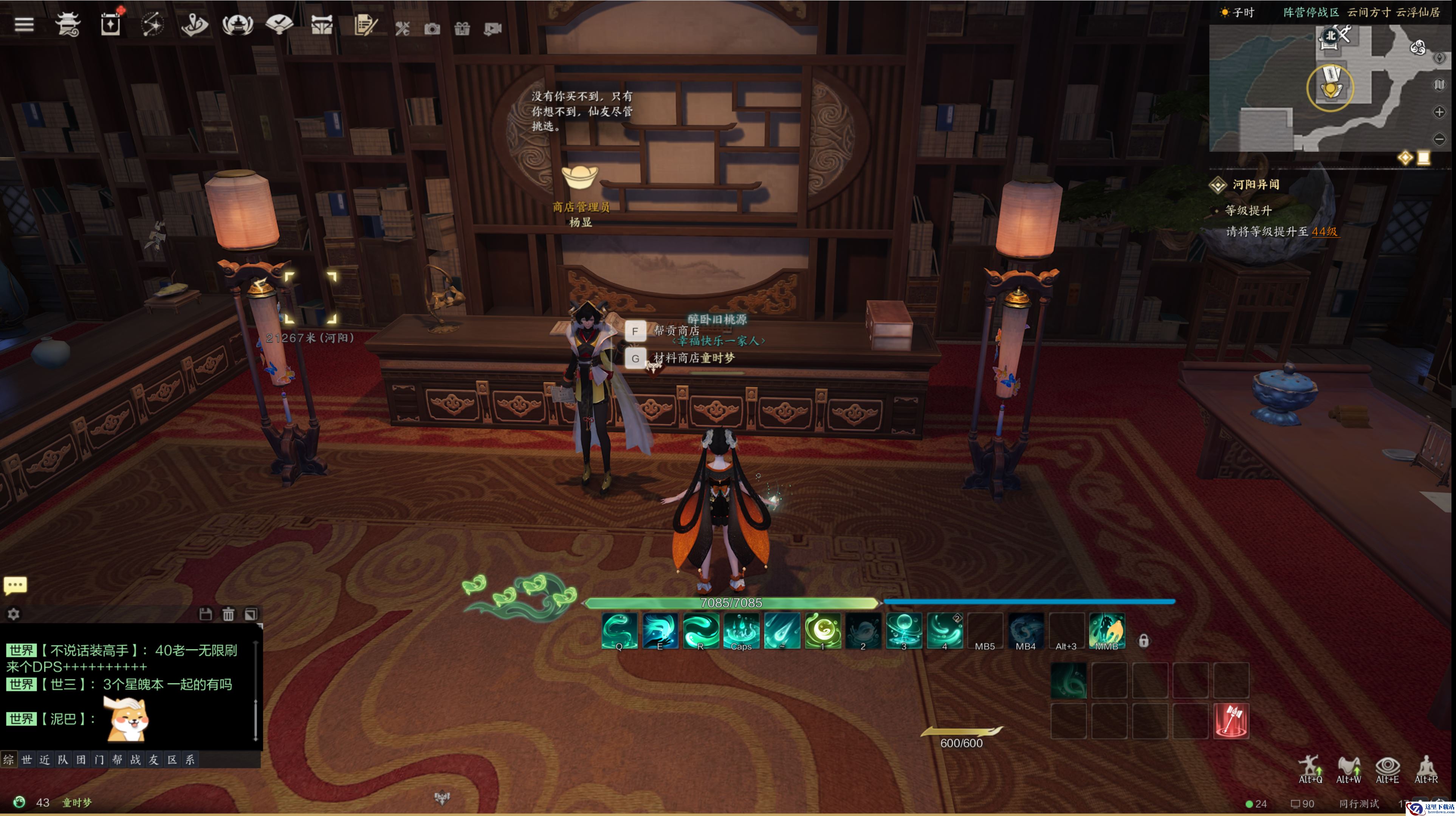Screen dimensions: 1456x816
Task: Click the camera screenshot icon
Action: [432, 29]
